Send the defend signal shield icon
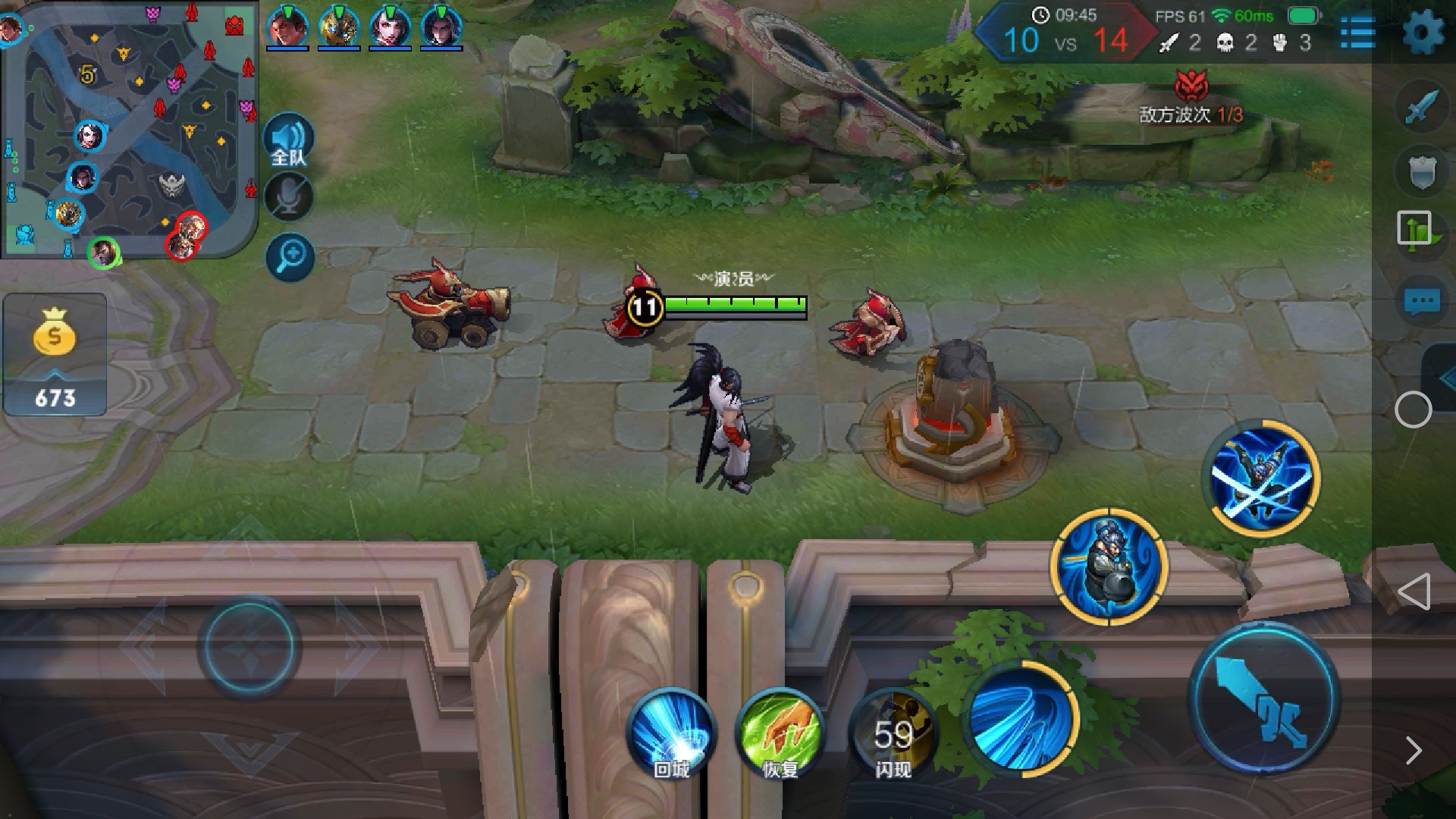 [1421, 171]
